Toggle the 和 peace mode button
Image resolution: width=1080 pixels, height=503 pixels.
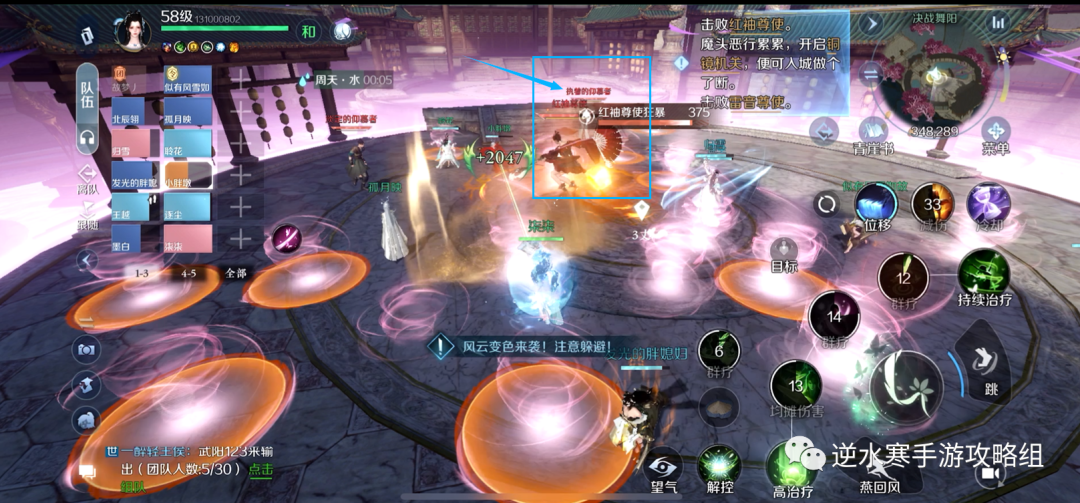(309, 32)
